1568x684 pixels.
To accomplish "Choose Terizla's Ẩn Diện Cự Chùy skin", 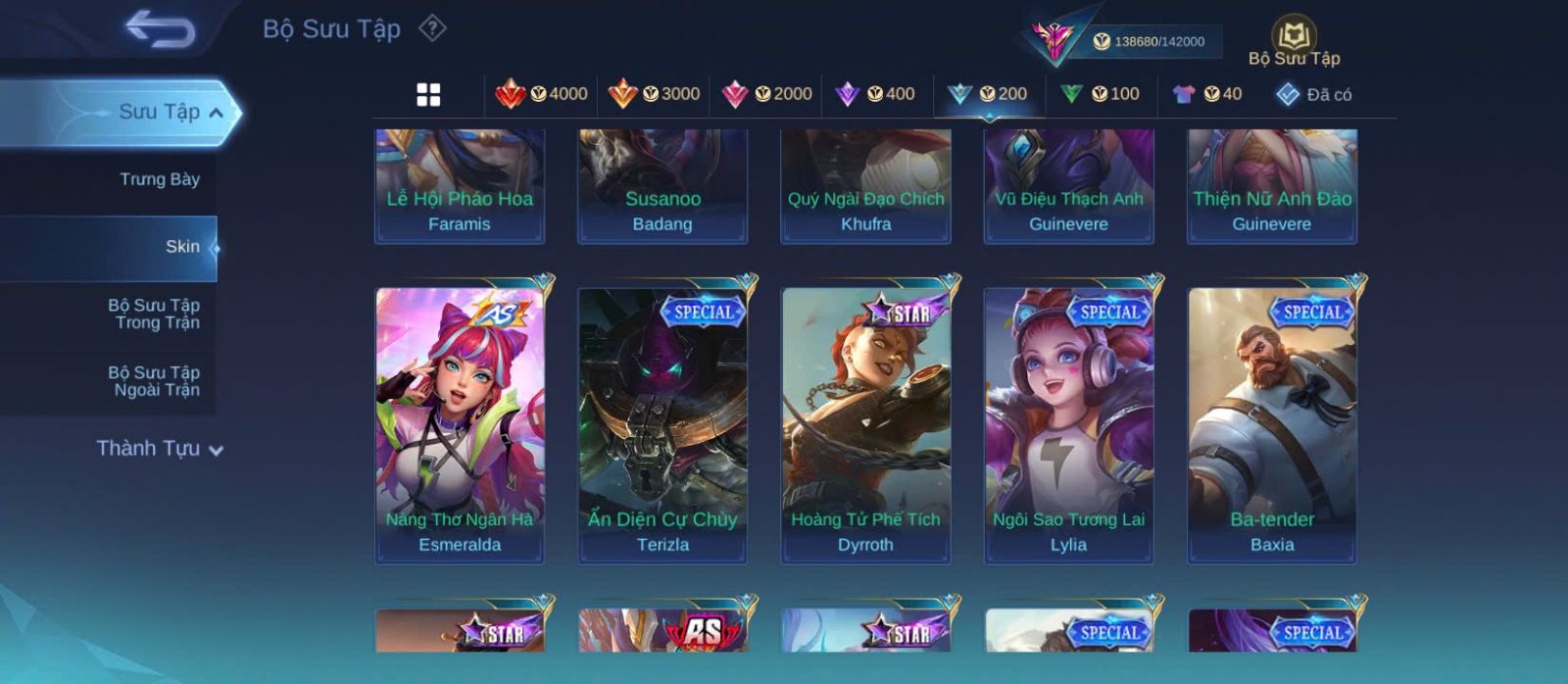I will [x=662, y=425].
